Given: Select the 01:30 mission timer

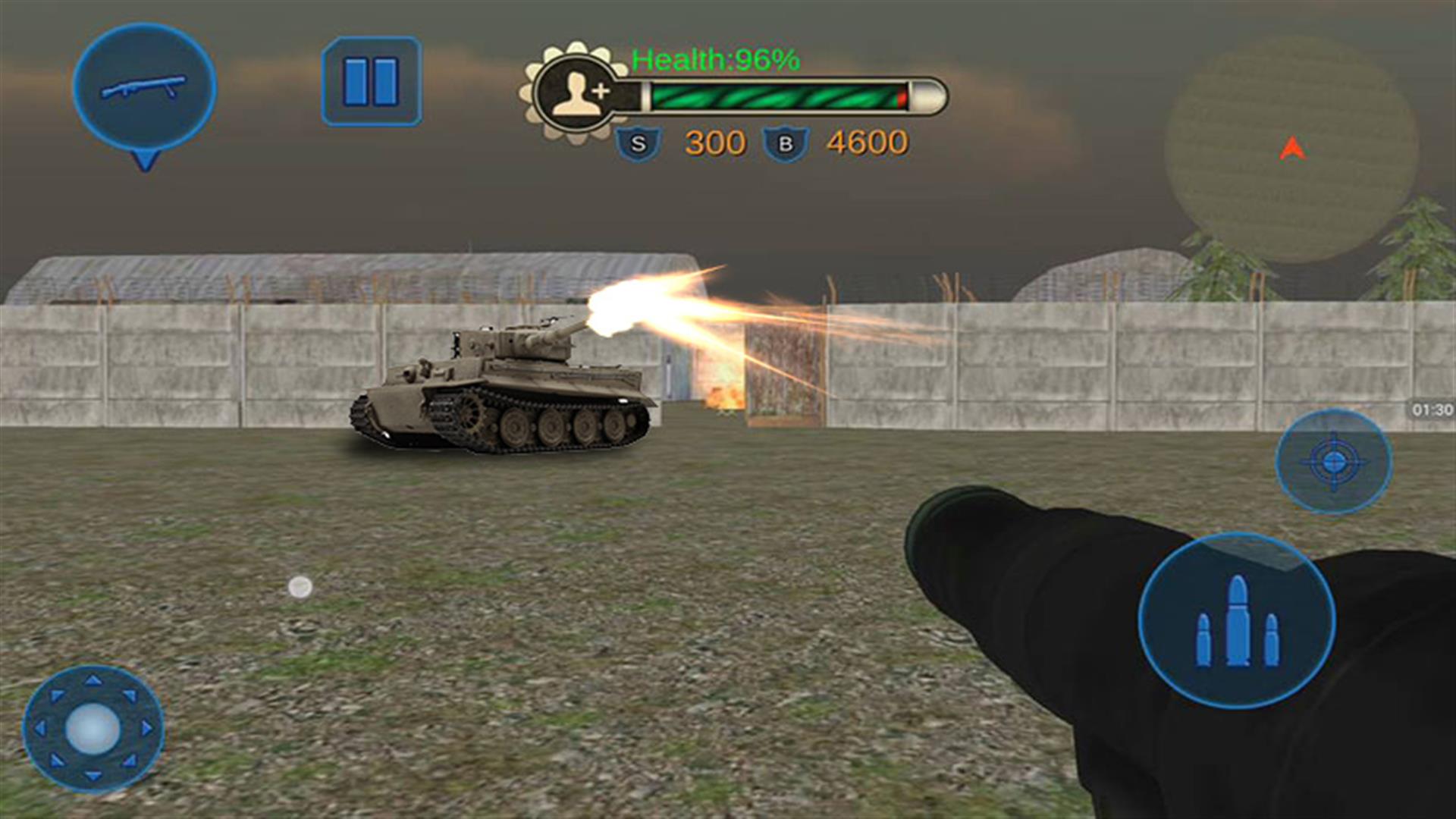Looking at the screenshot, I should (1433, 409).
